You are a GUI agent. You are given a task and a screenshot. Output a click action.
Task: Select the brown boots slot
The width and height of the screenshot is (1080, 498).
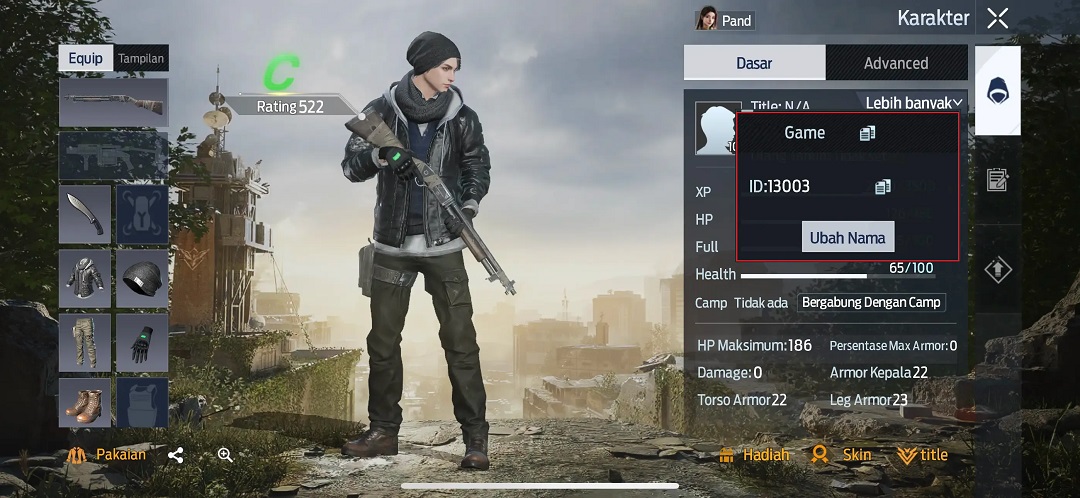[x=84, y=403]
